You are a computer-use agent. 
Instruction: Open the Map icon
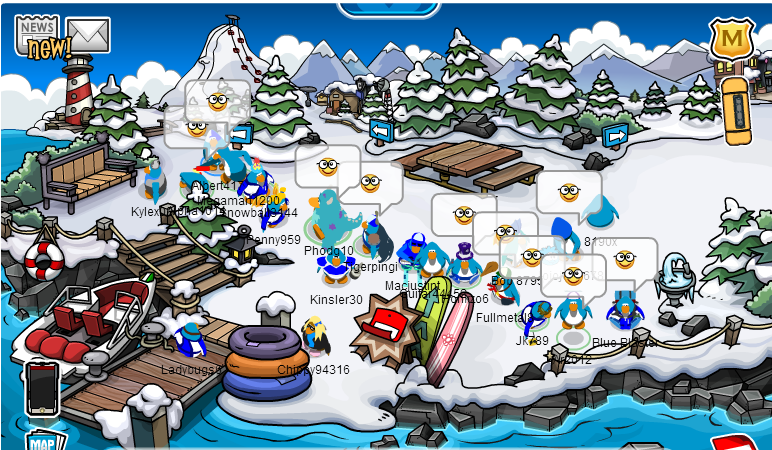click(40, 441)
